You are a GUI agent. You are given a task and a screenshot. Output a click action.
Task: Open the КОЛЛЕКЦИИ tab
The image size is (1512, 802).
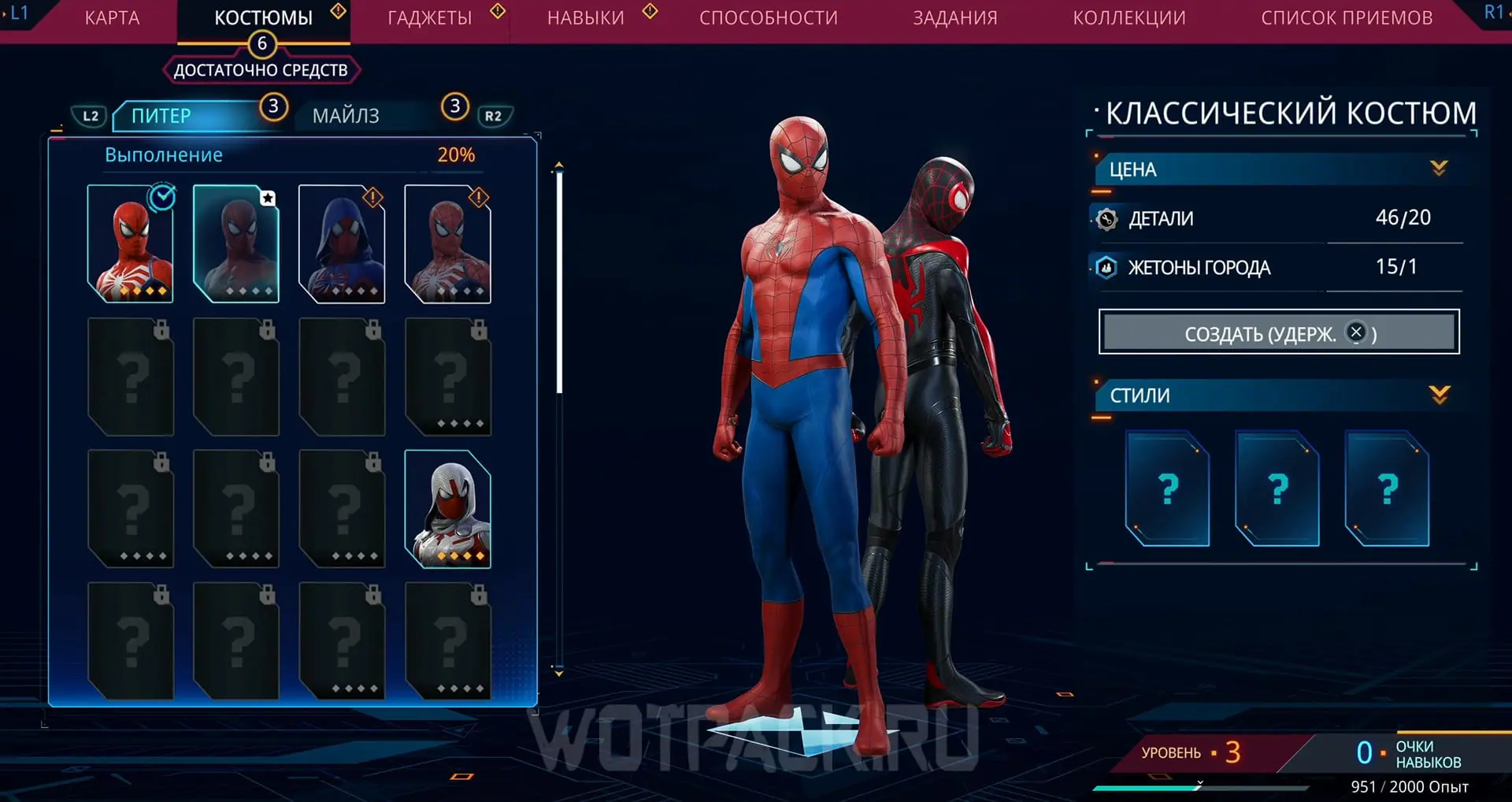pos(1129,18)
